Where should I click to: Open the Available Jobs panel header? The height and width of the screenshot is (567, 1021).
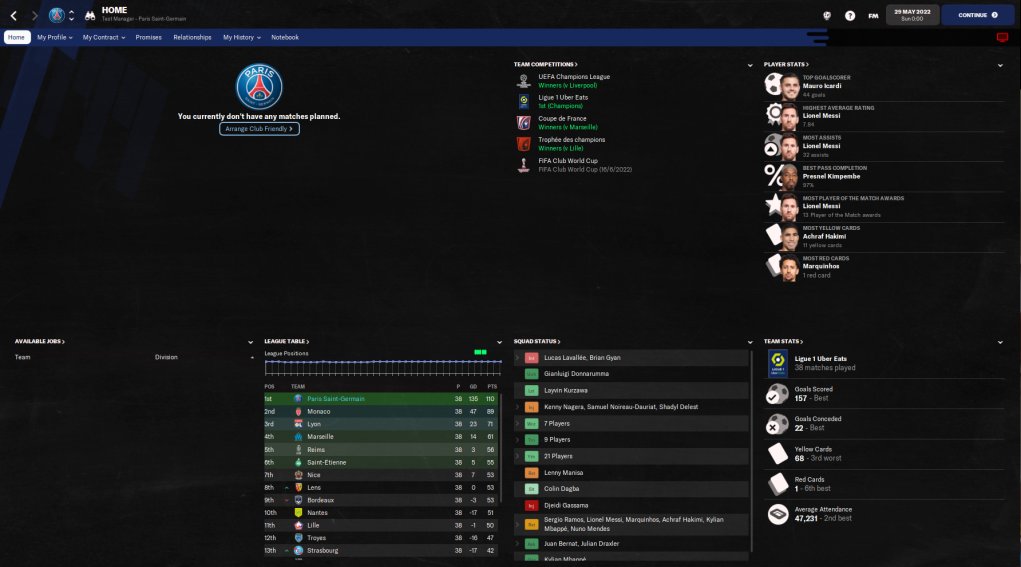pos(40,341)
